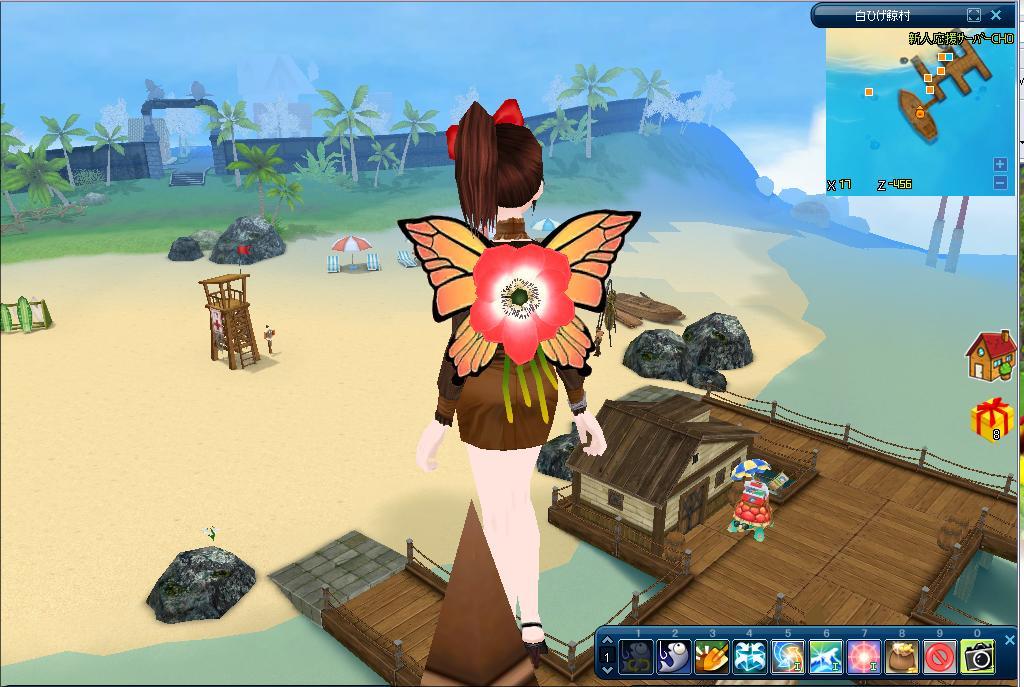Zoom in the minimap with plus button
The width and height of the screenshot is (1024, 687).
pyautogui.click(x=1000, y=164)
